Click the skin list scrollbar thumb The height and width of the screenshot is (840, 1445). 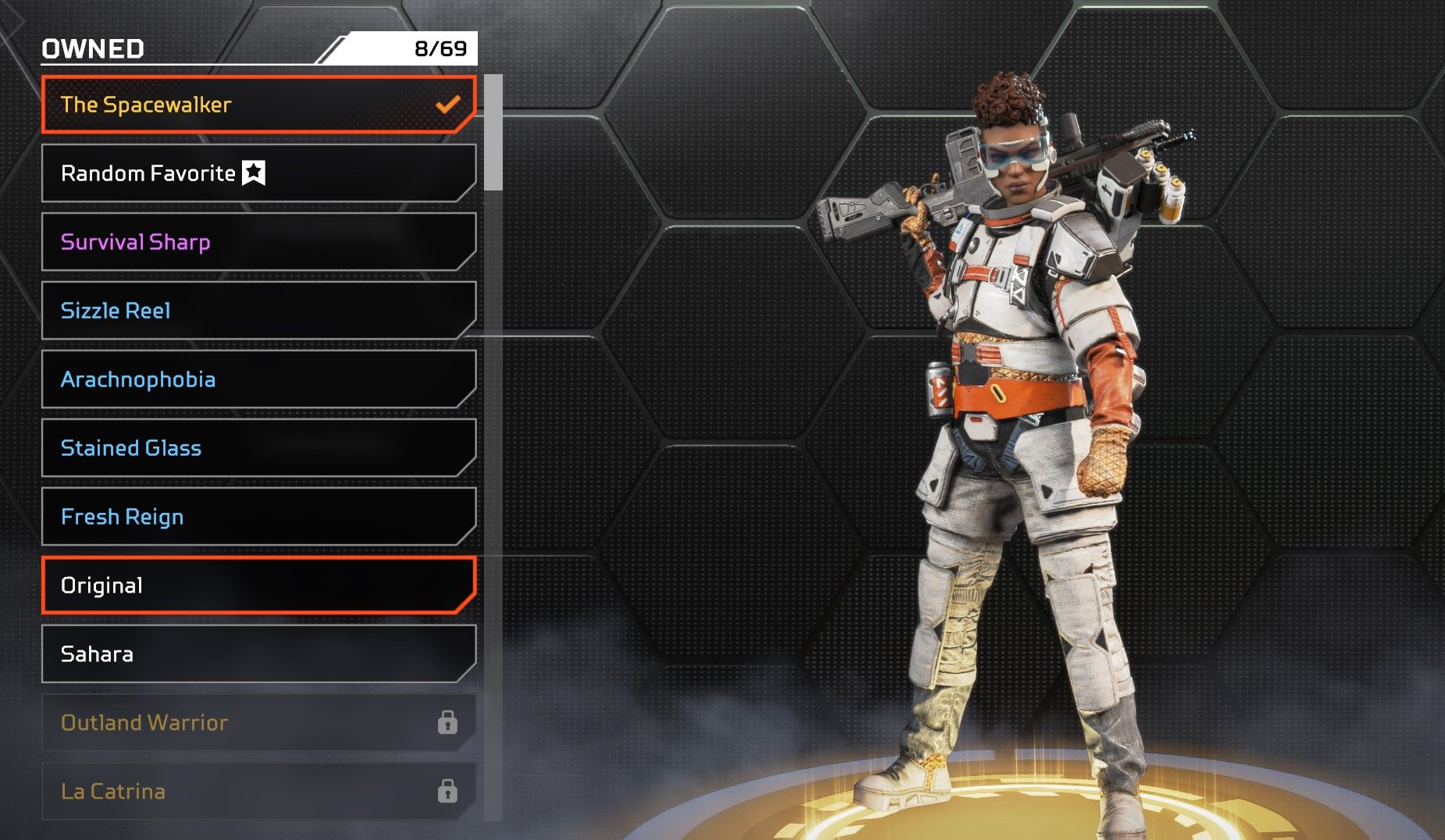click(493, 132)
